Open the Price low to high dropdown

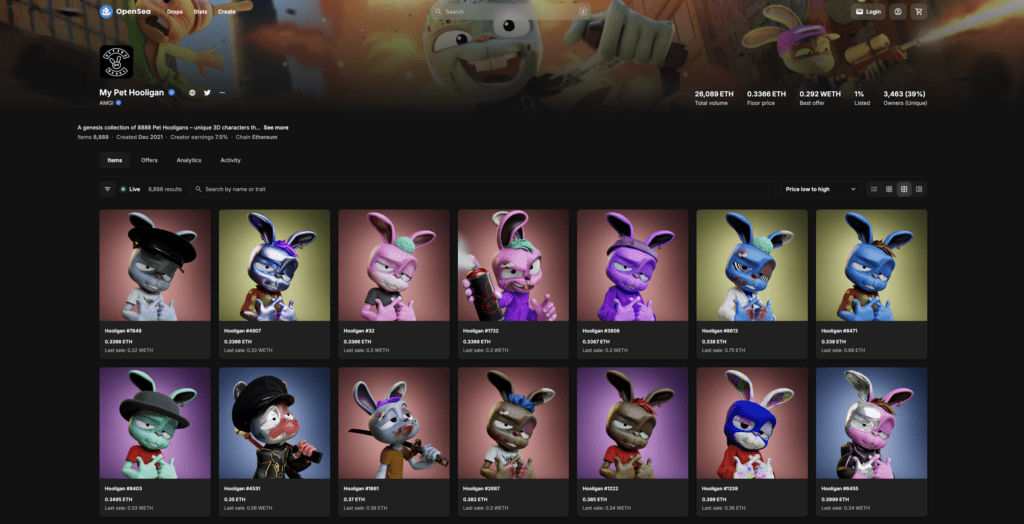pyautogui.click(x=820, y=189)
